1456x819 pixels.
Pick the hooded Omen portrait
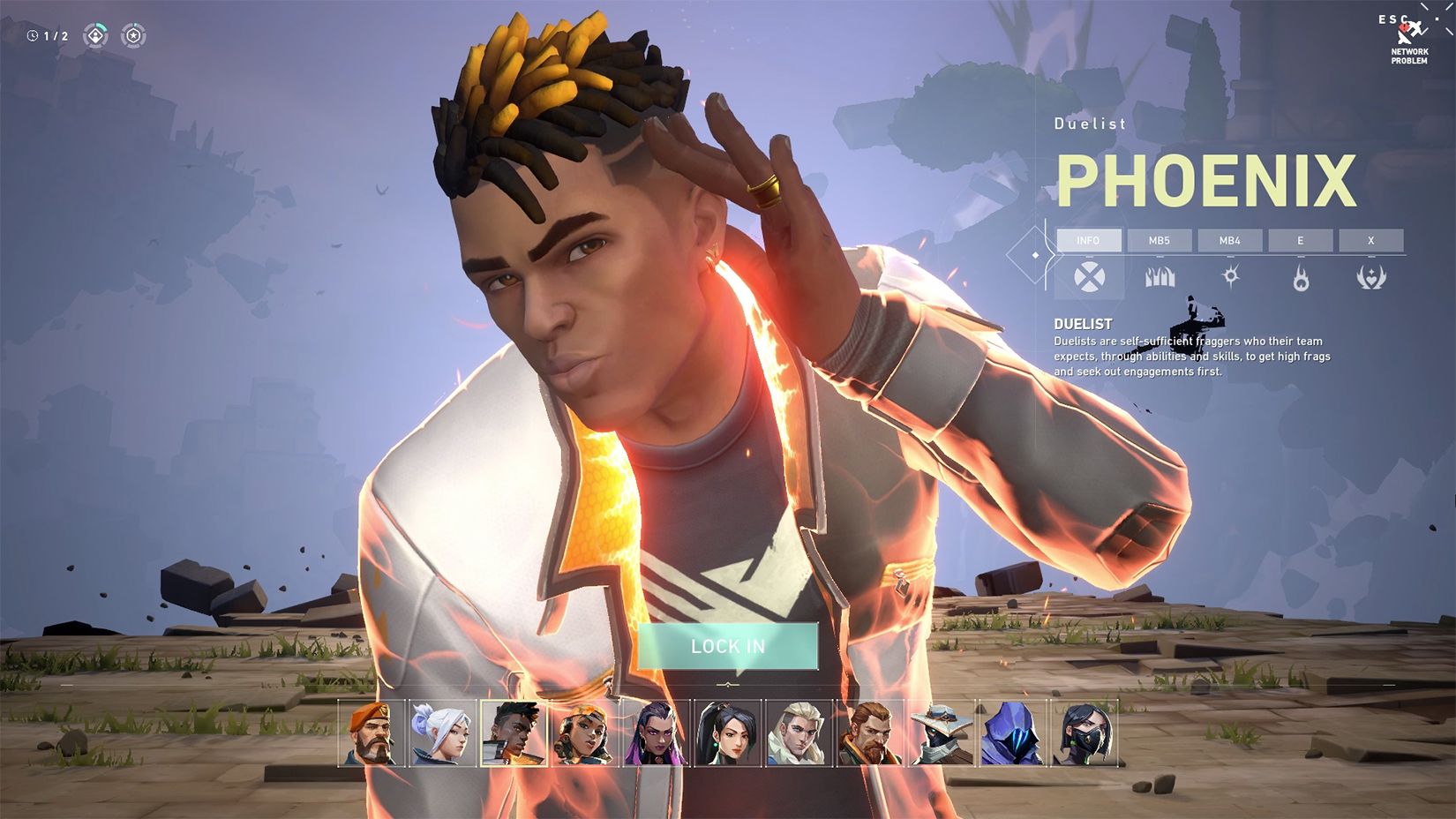tap(1013, 733)
